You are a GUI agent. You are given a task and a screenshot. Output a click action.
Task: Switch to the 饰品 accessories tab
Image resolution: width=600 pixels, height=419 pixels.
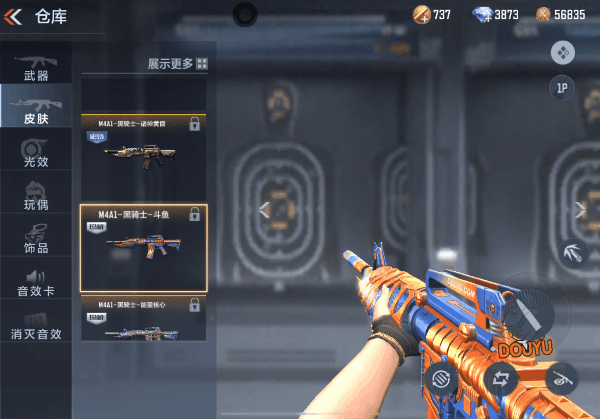35,239
